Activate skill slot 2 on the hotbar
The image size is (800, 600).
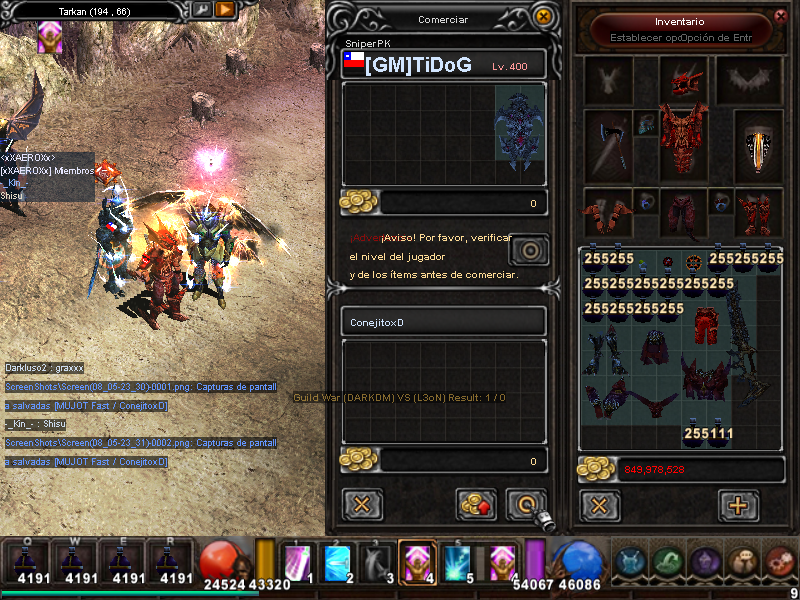pyautogui.click(x=338, y=562)
